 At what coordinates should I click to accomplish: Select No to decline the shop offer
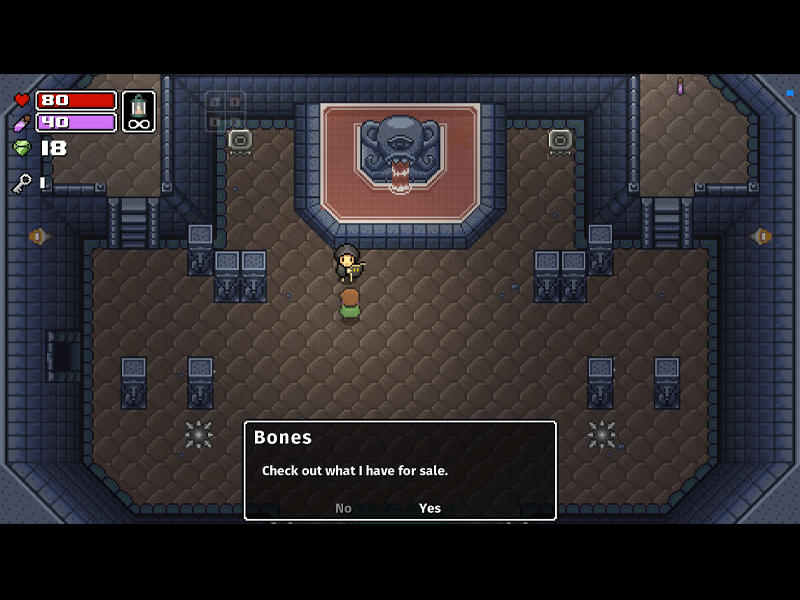pos(343,508)
